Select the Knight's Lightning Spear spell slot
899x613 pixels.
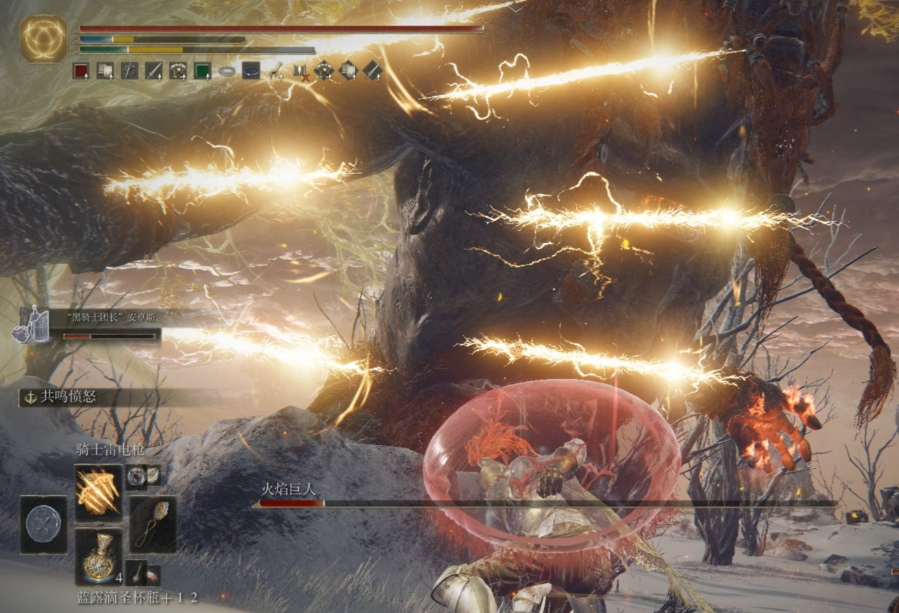99,492
